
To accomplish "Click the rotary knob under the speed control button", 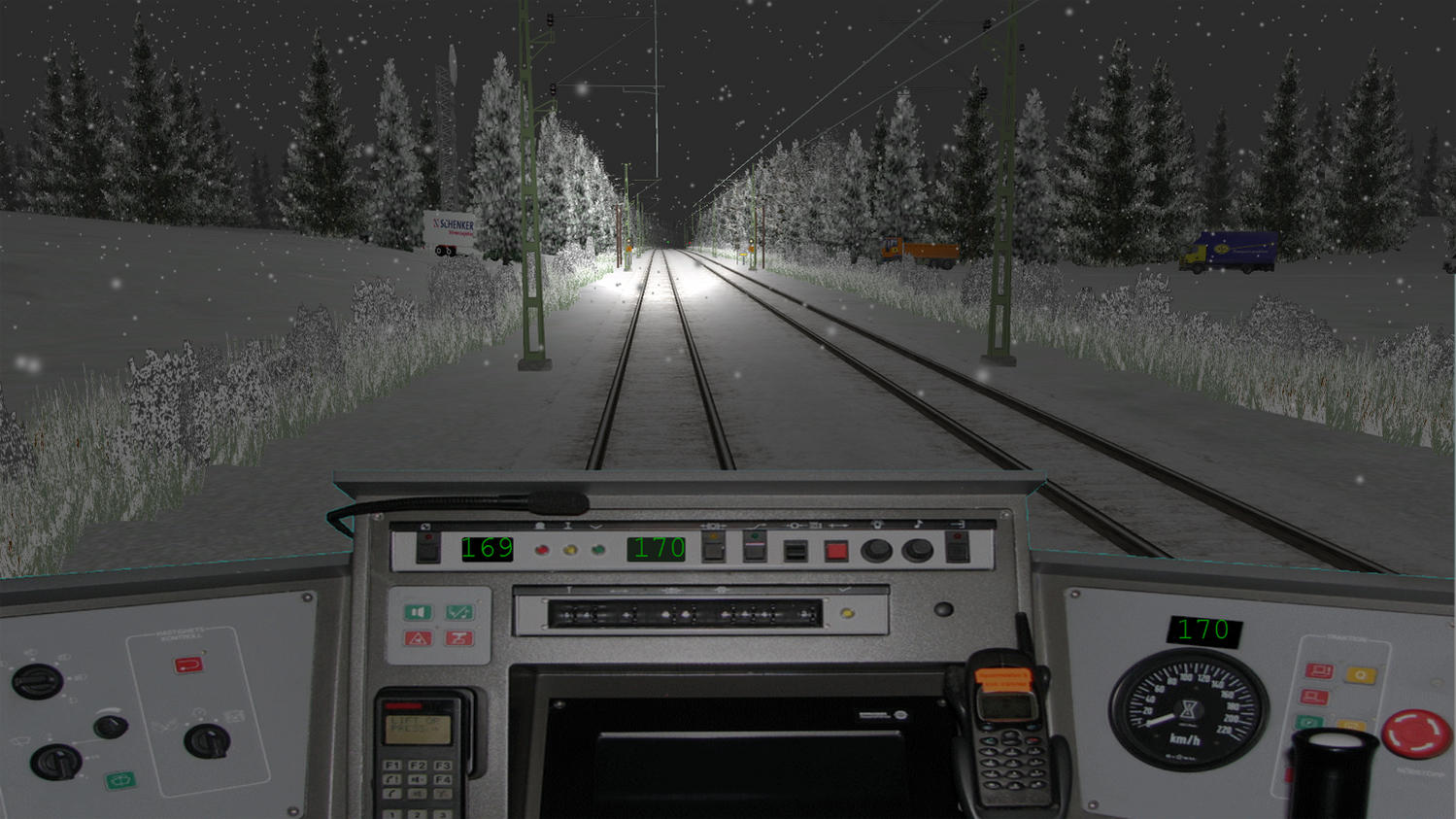I will [x=206, y=741].
